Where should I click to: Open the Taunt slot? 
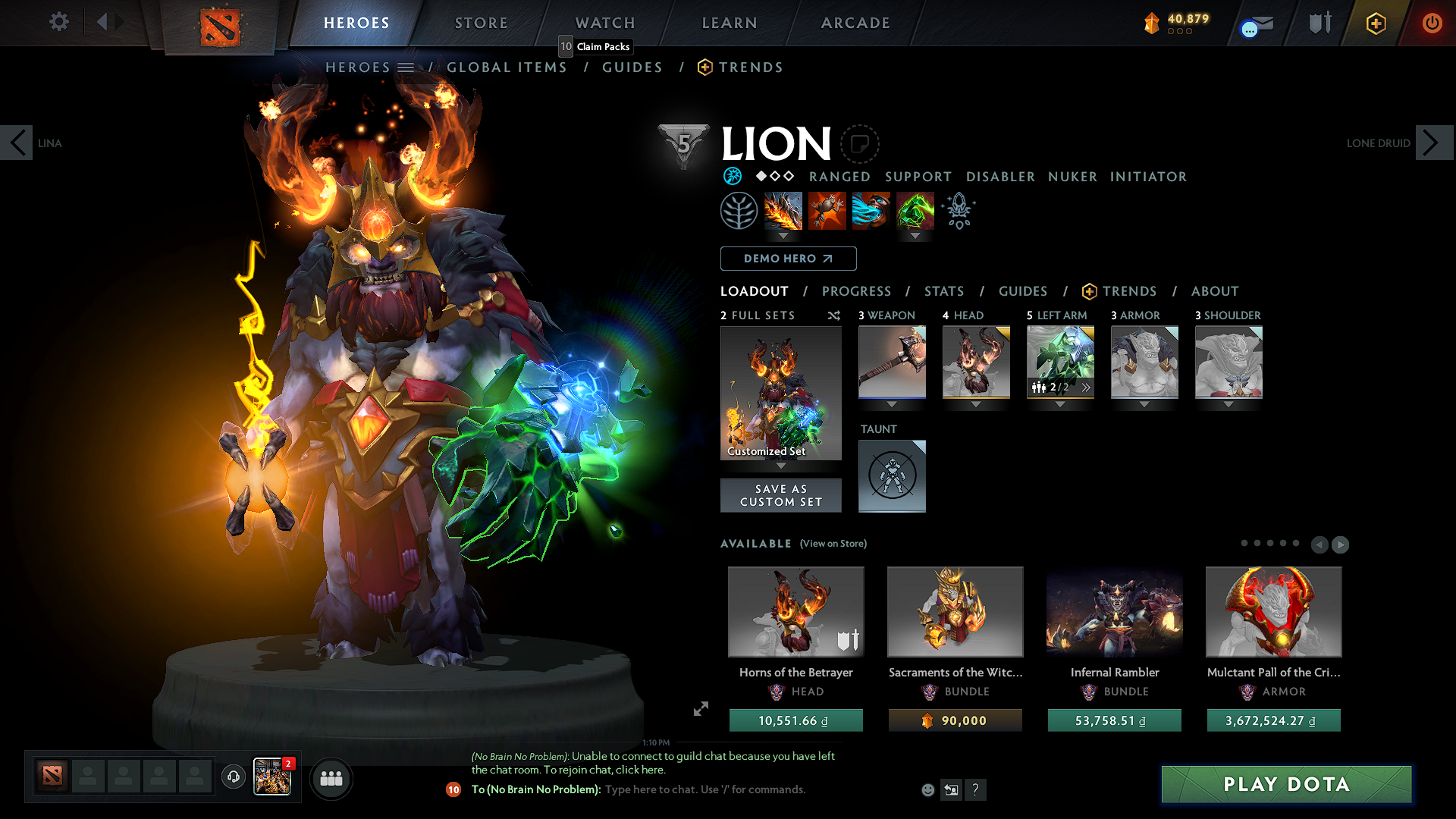click(x=892, y=475)
